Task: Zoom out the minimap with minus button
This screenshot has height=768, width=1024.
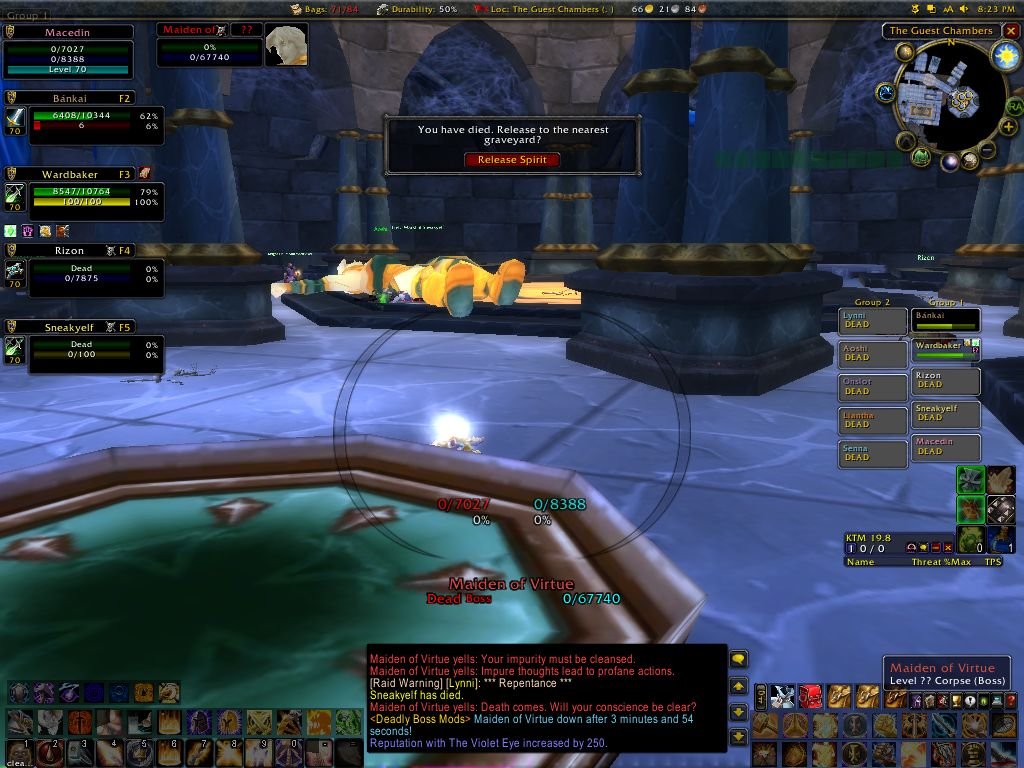Action: coord(987,150)
